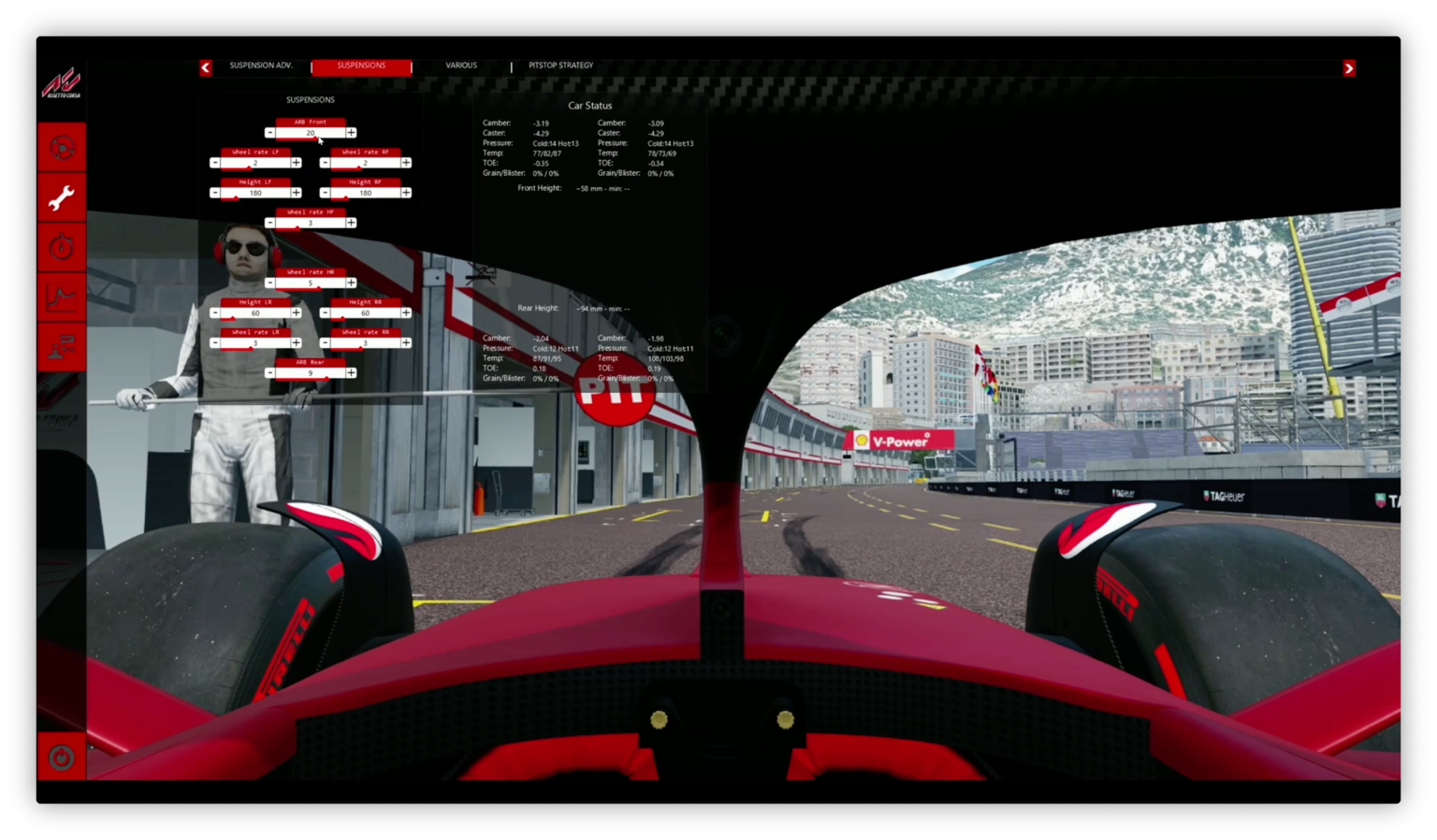The image size is (1437, 840).
Task: Open the VARIOUS tab
Action: click(461, 65)
